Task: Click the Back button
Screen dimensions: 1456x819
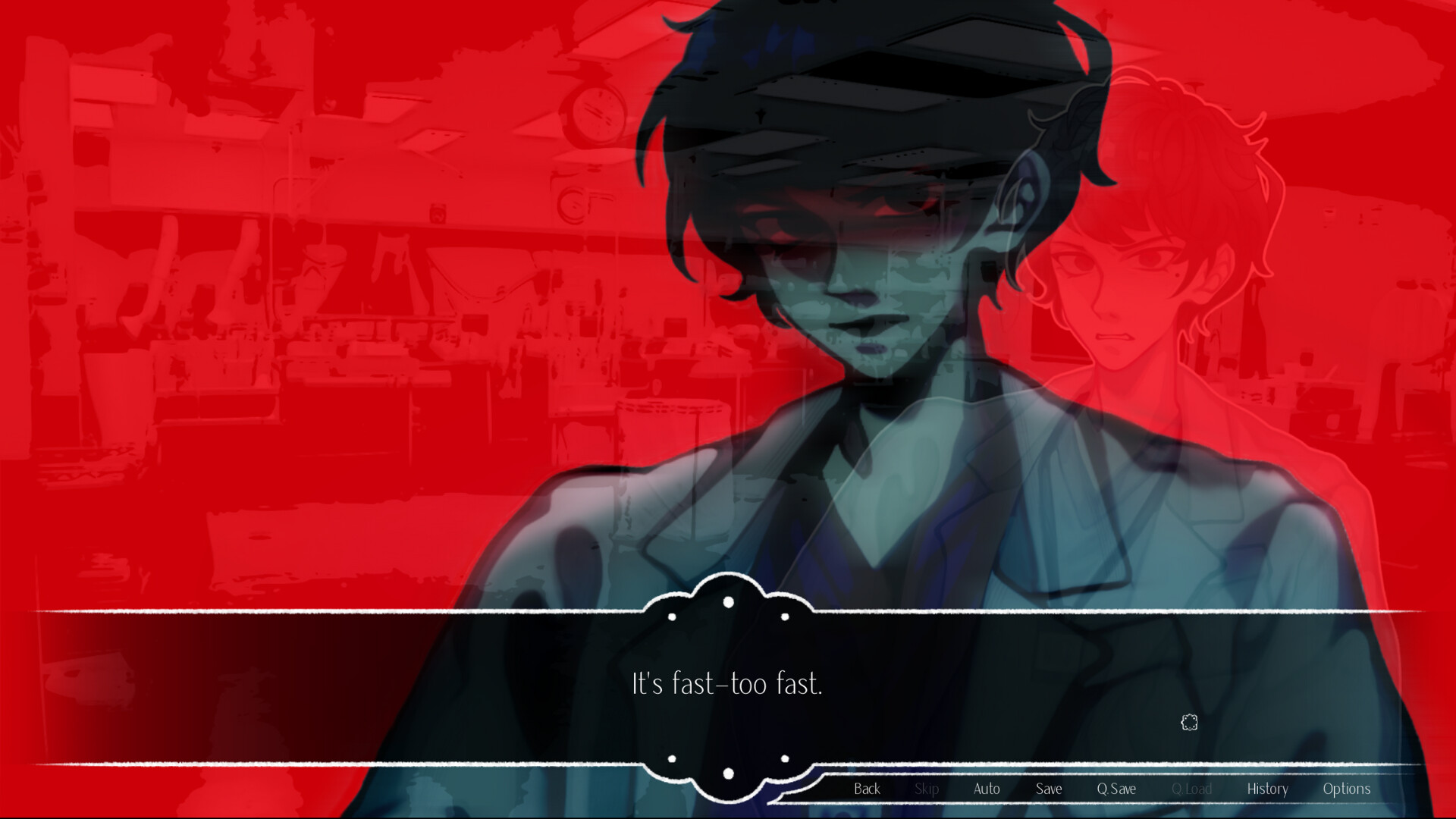Action: 866,789
